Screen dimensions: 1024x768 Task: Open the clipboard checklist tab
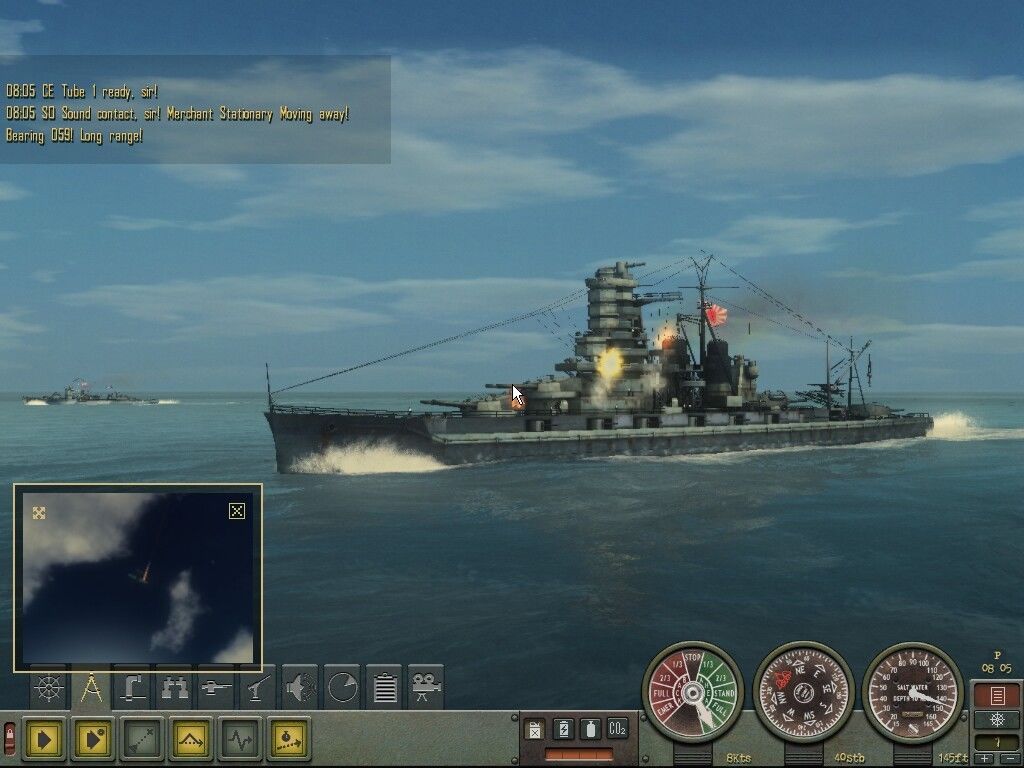384,688
